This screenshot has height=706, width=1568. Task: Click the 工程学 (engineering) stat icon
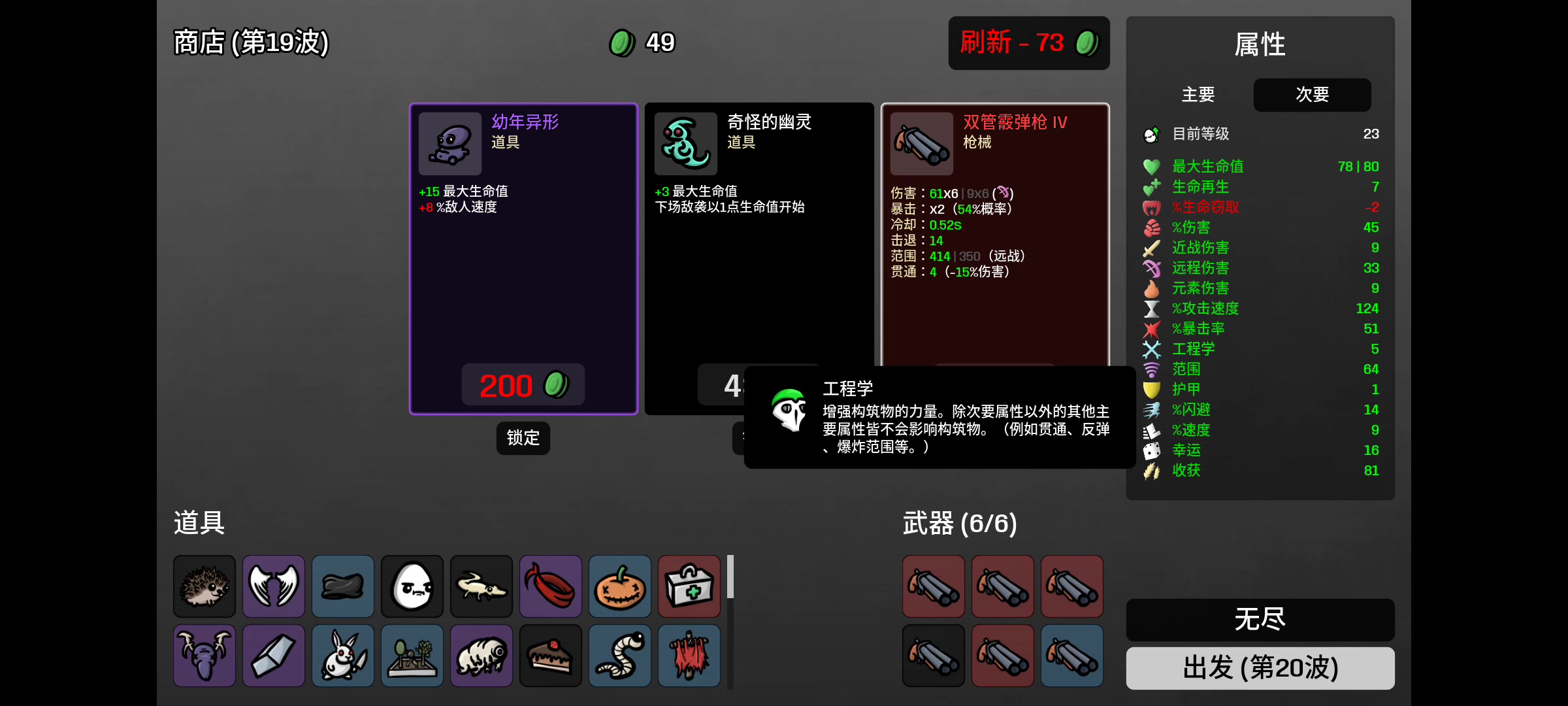point(1151,349)
